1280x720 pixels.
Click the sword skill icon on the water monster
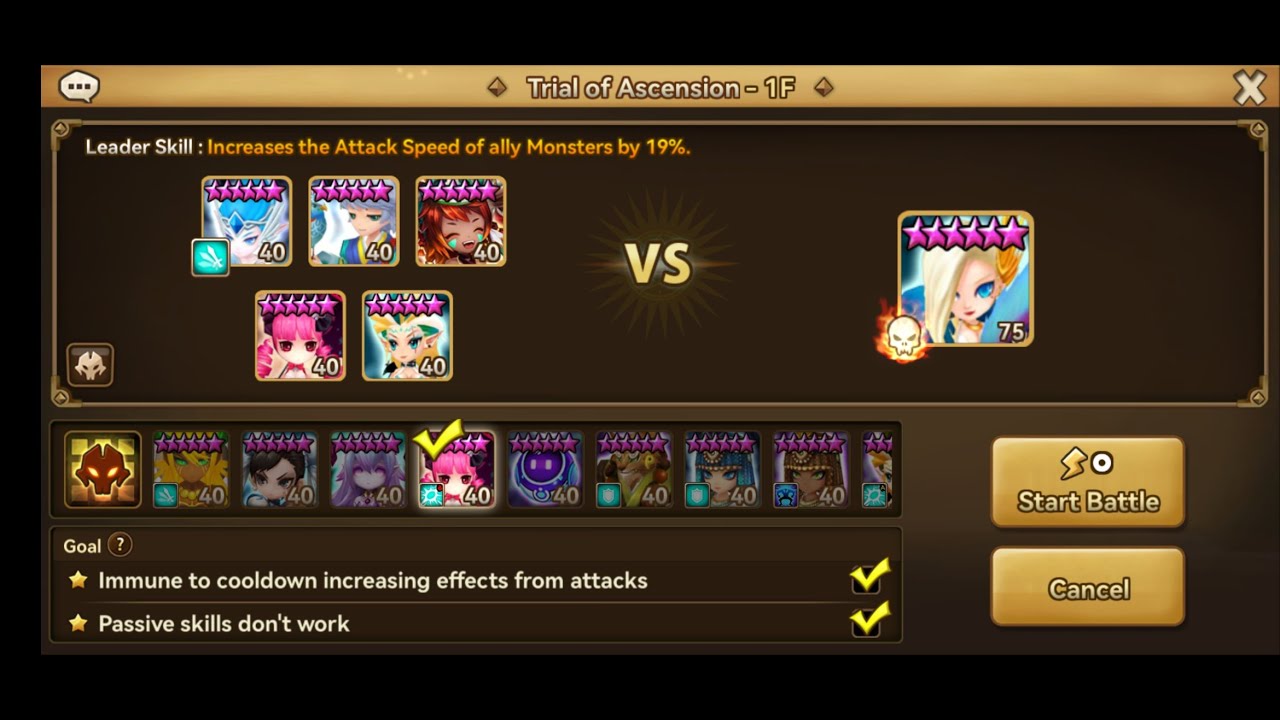211,258
